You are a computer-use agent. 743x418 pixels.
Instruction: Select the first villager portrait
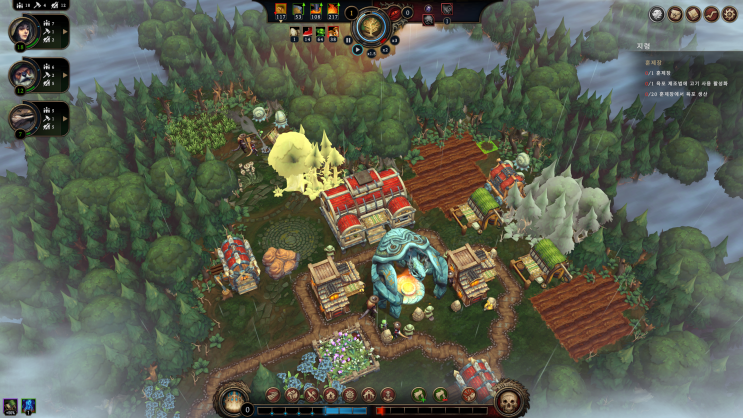(x=21, y=32)
